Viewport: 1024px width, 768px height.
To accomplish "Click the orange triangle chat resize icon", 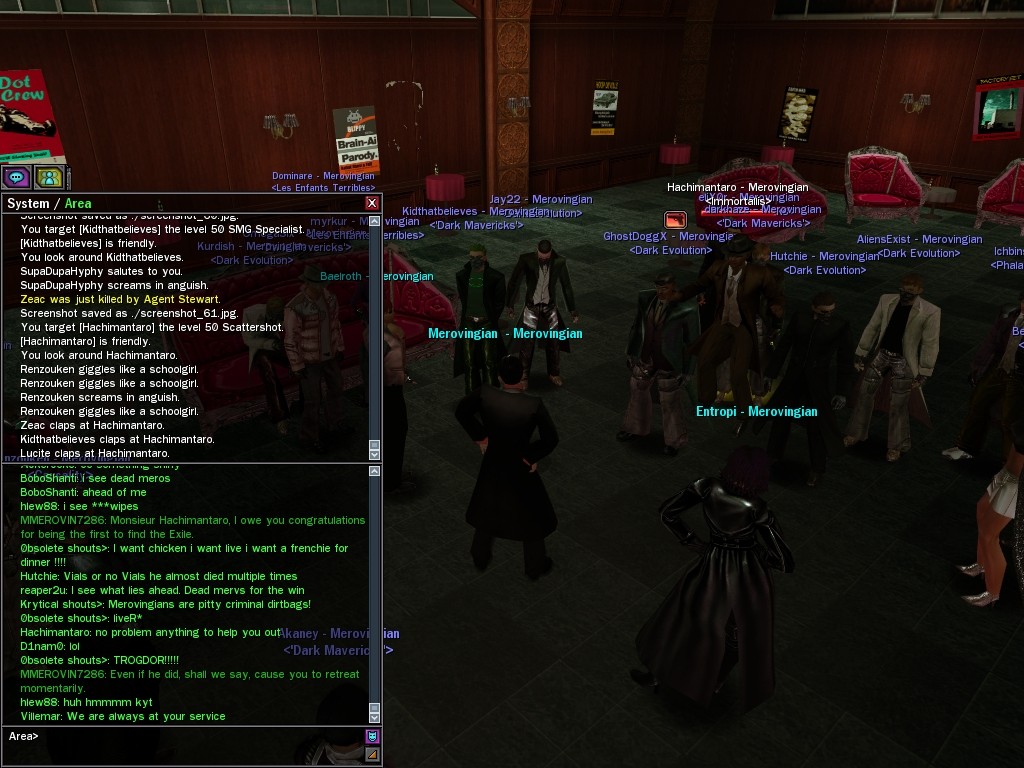I will coord(372,755).
